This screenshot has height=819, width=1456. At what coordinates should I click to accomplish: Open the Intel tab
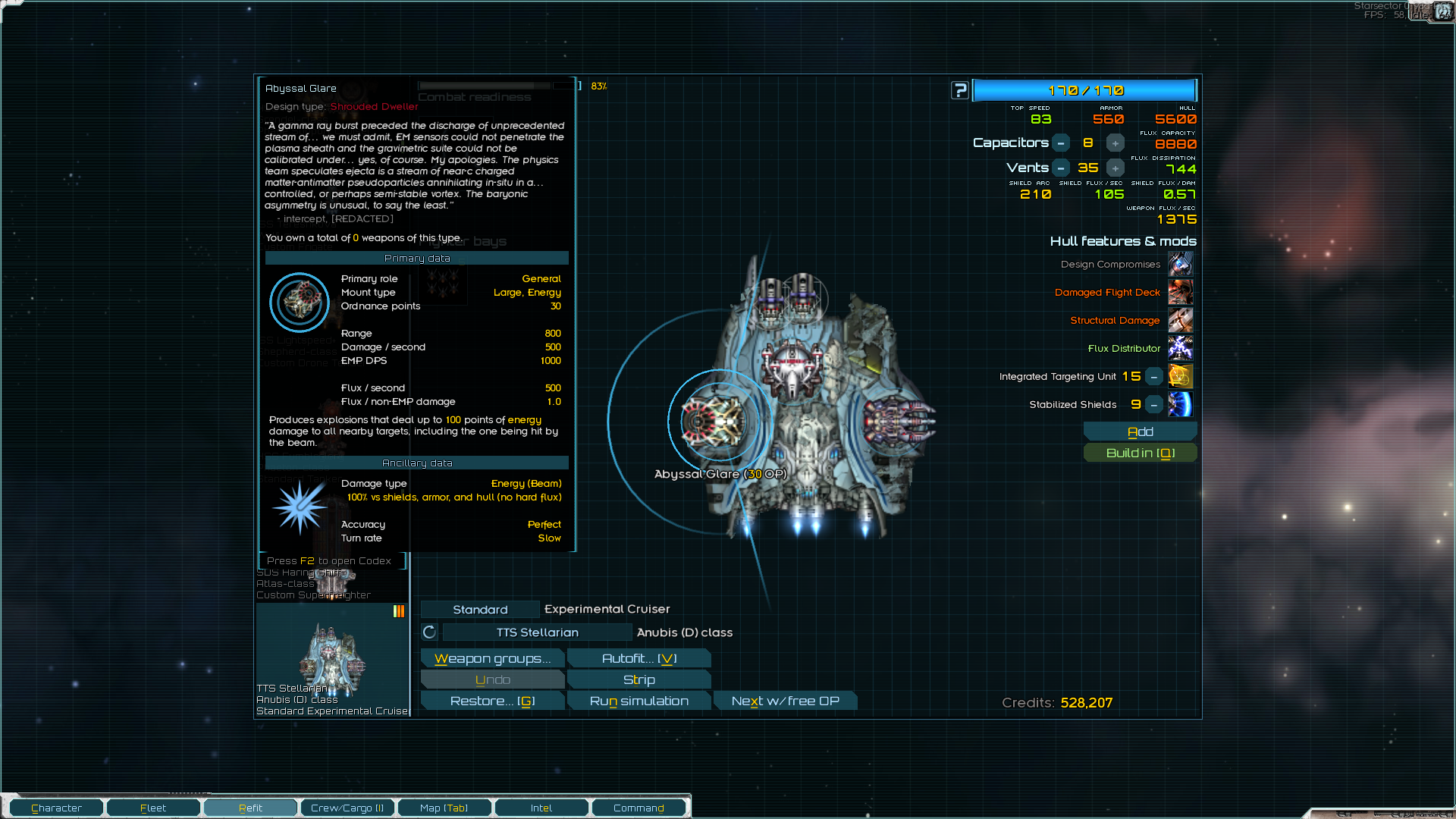541,808
